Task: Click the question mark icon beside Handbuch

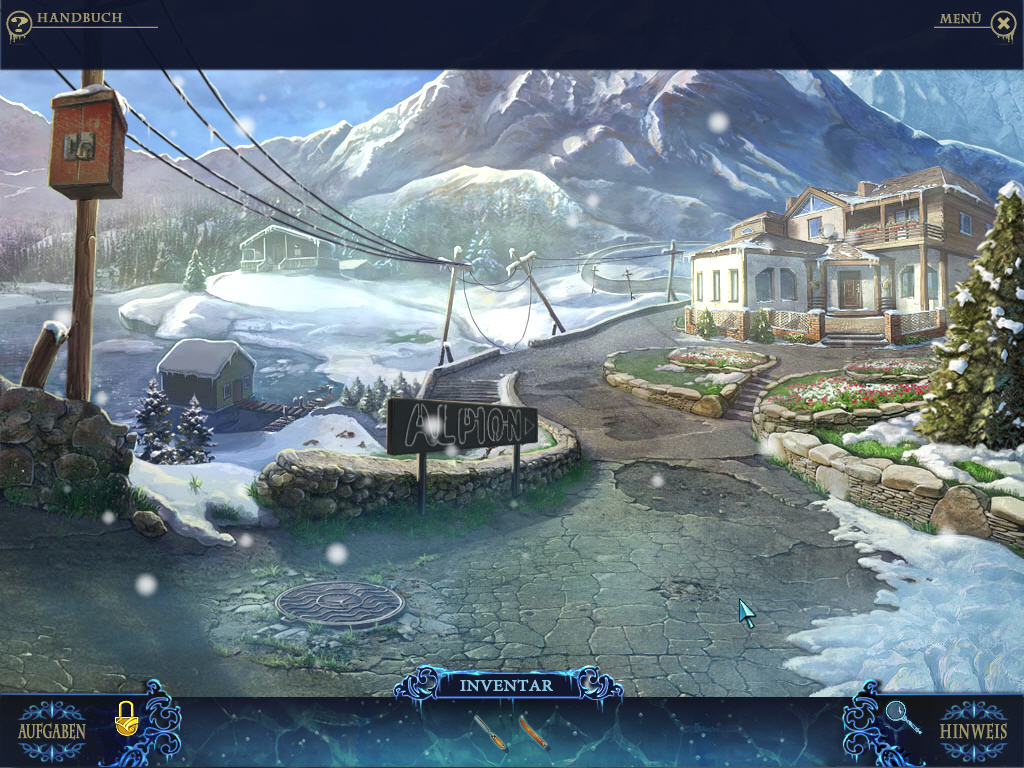Action: tap(18, 24)
